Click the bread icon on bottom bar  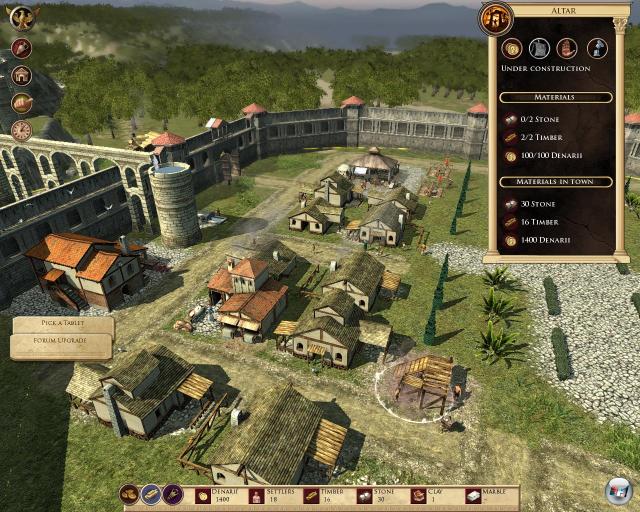(x=129, y=494)
